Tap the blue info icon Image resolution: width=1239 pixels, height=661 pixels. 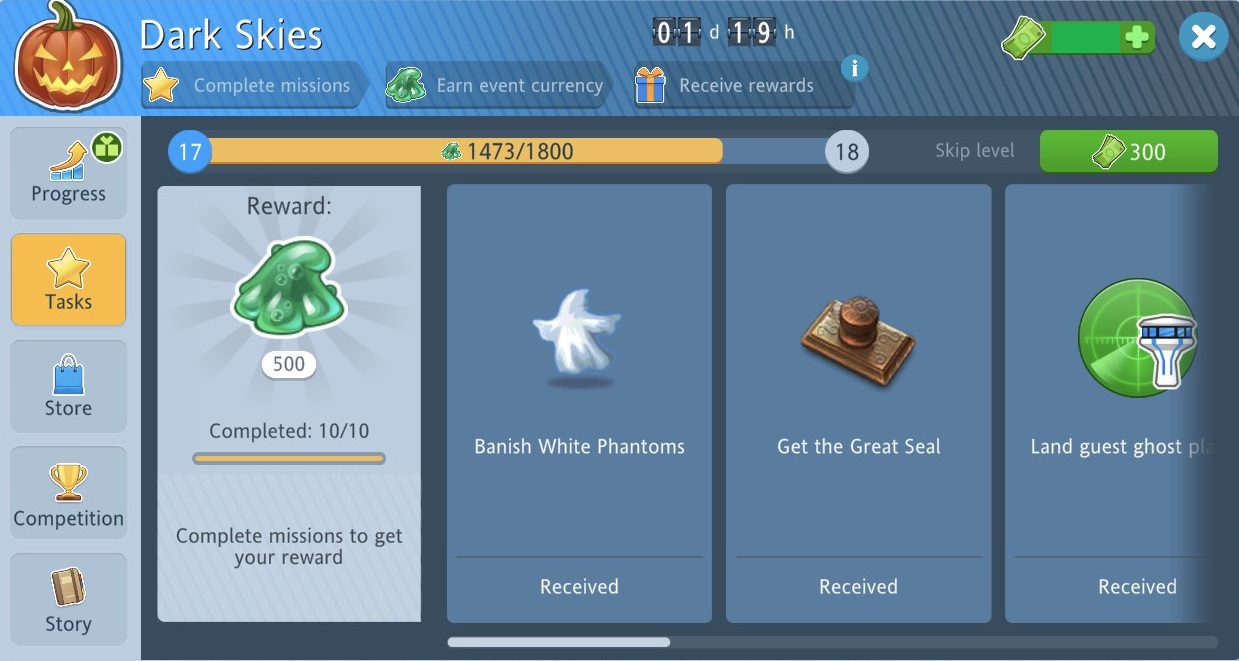853,68
